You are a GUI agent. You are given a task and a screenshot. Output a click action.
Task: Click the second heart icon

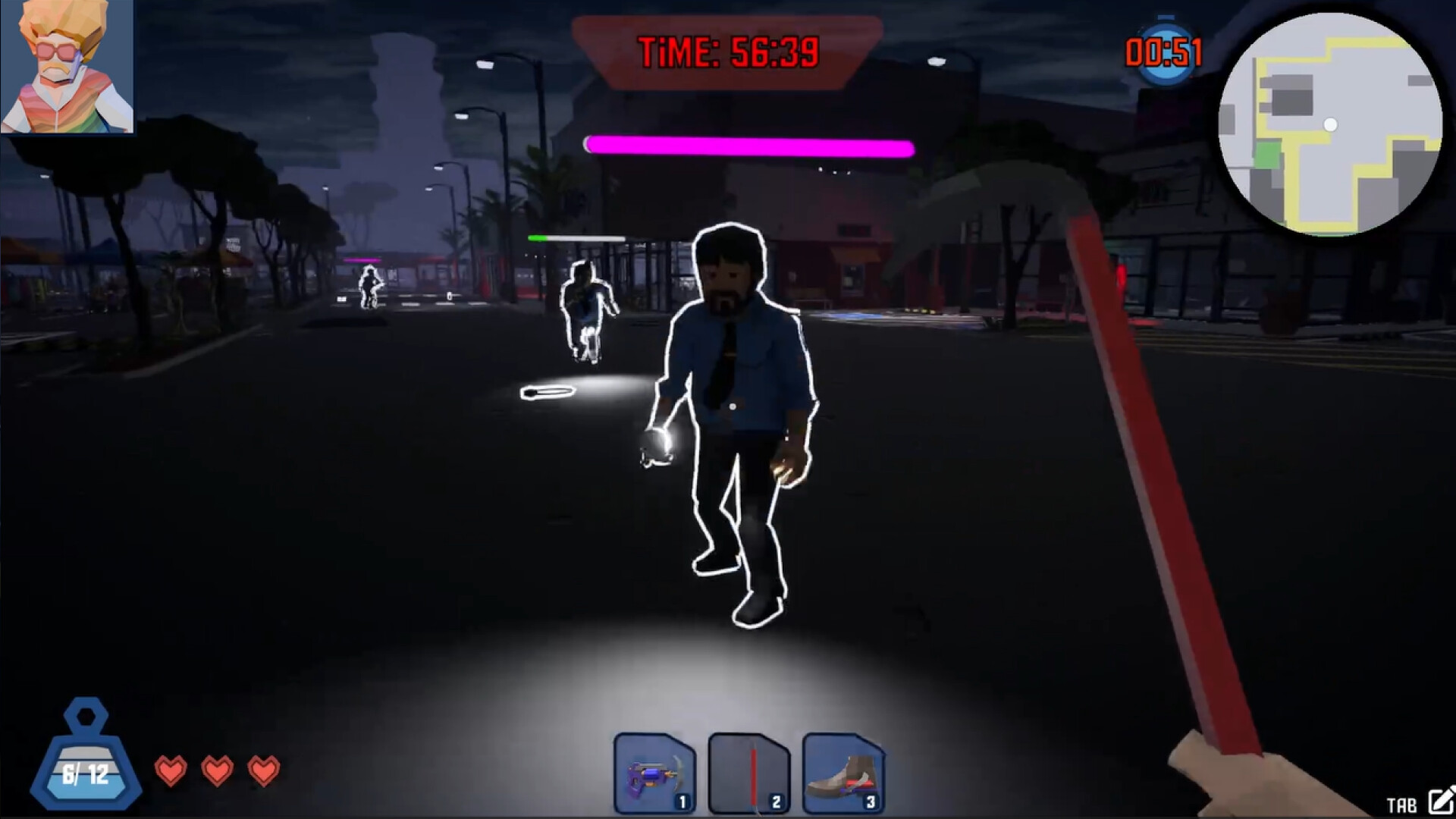(x=218, y=772)
